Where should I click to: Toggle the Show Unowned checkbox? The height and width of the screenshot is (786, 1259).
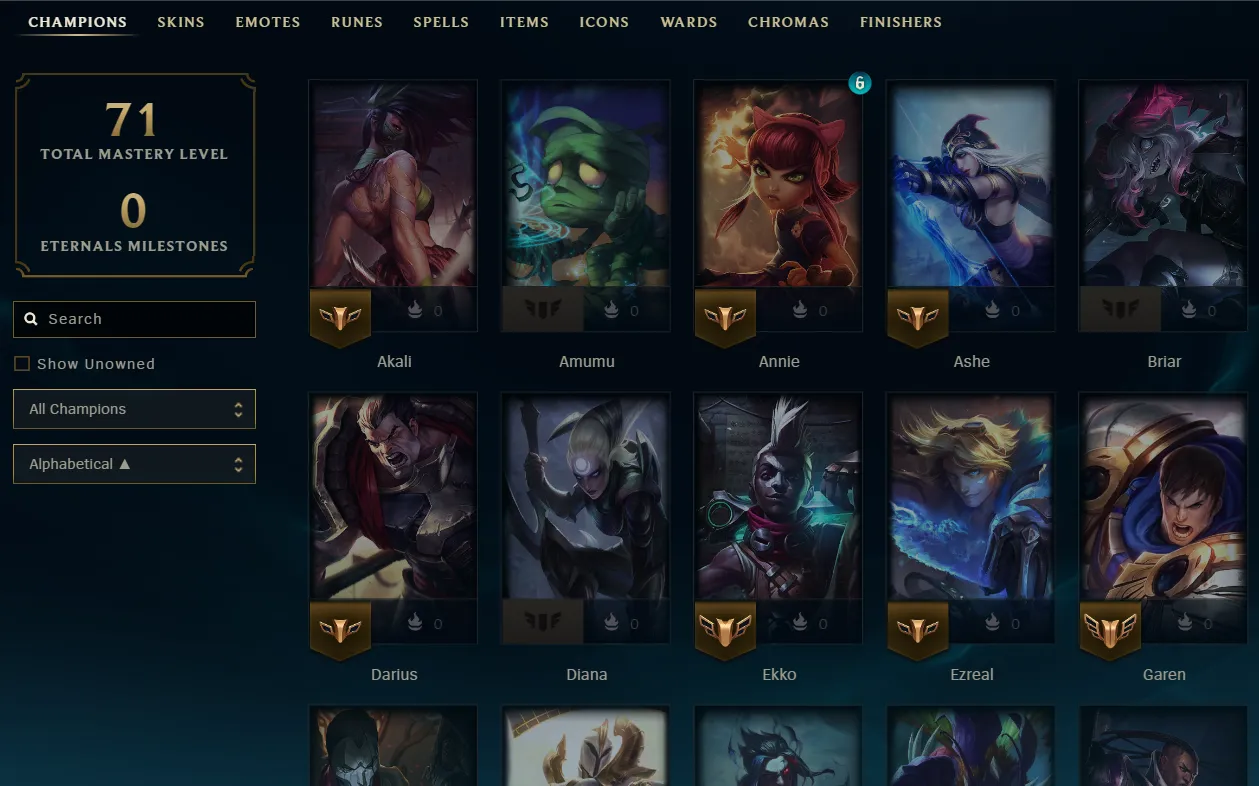pyautogui.click(x=22, y=364)
